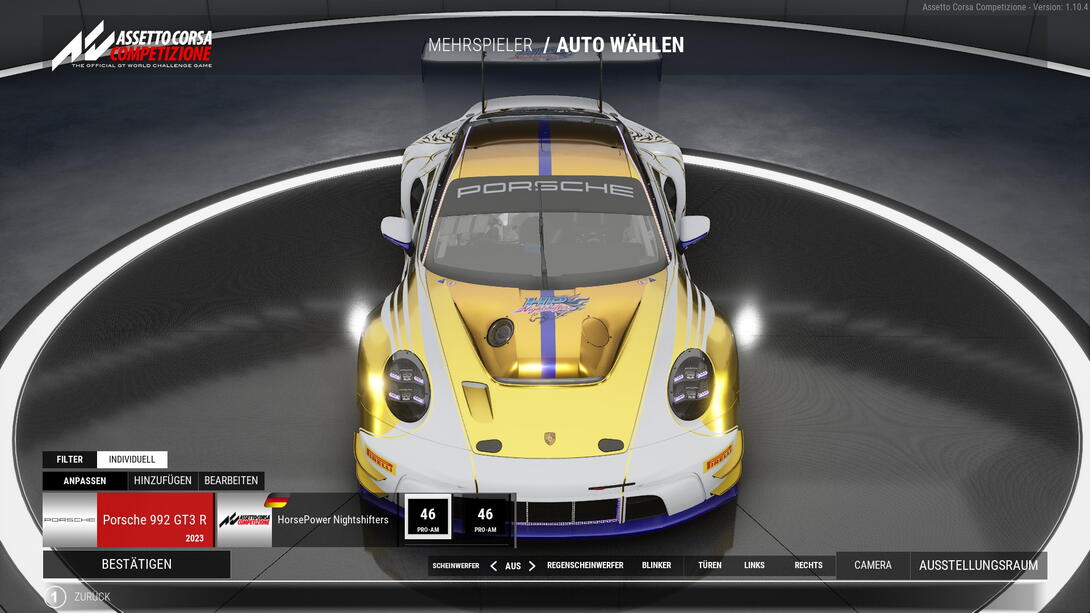Go back via Zurück
This screenshot has width=1090, height=613.
tap(80, 597)
